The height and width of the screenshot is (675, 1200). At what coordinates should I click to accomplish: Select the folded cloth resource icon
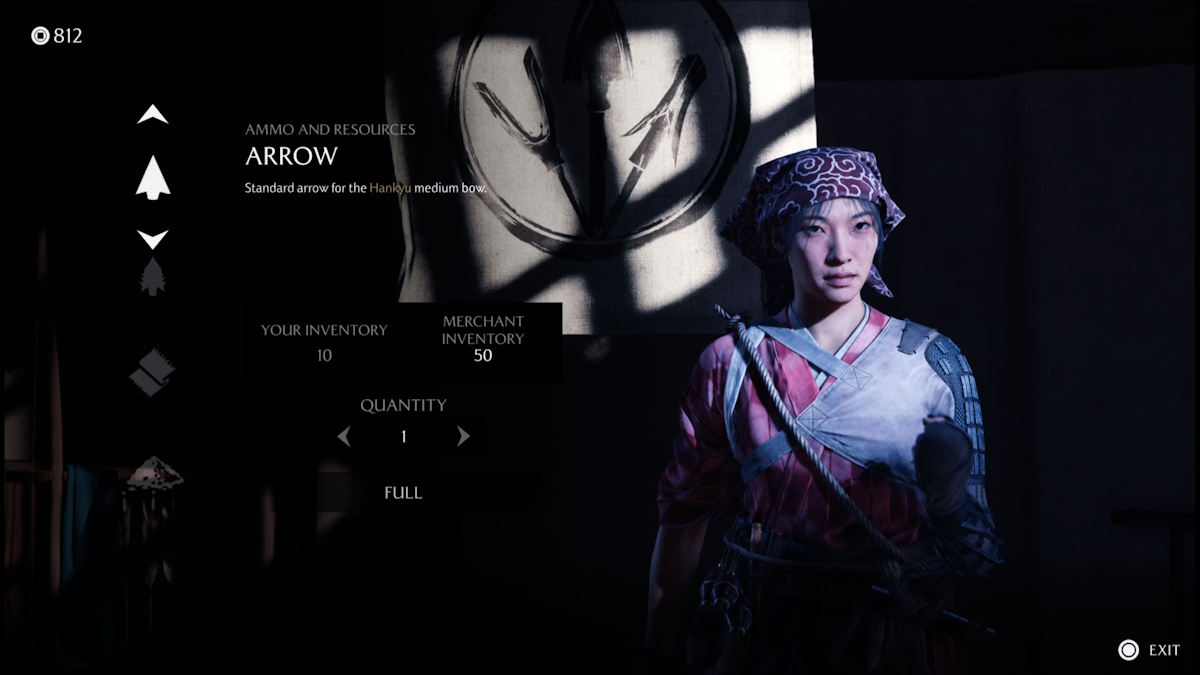[152, 371]
